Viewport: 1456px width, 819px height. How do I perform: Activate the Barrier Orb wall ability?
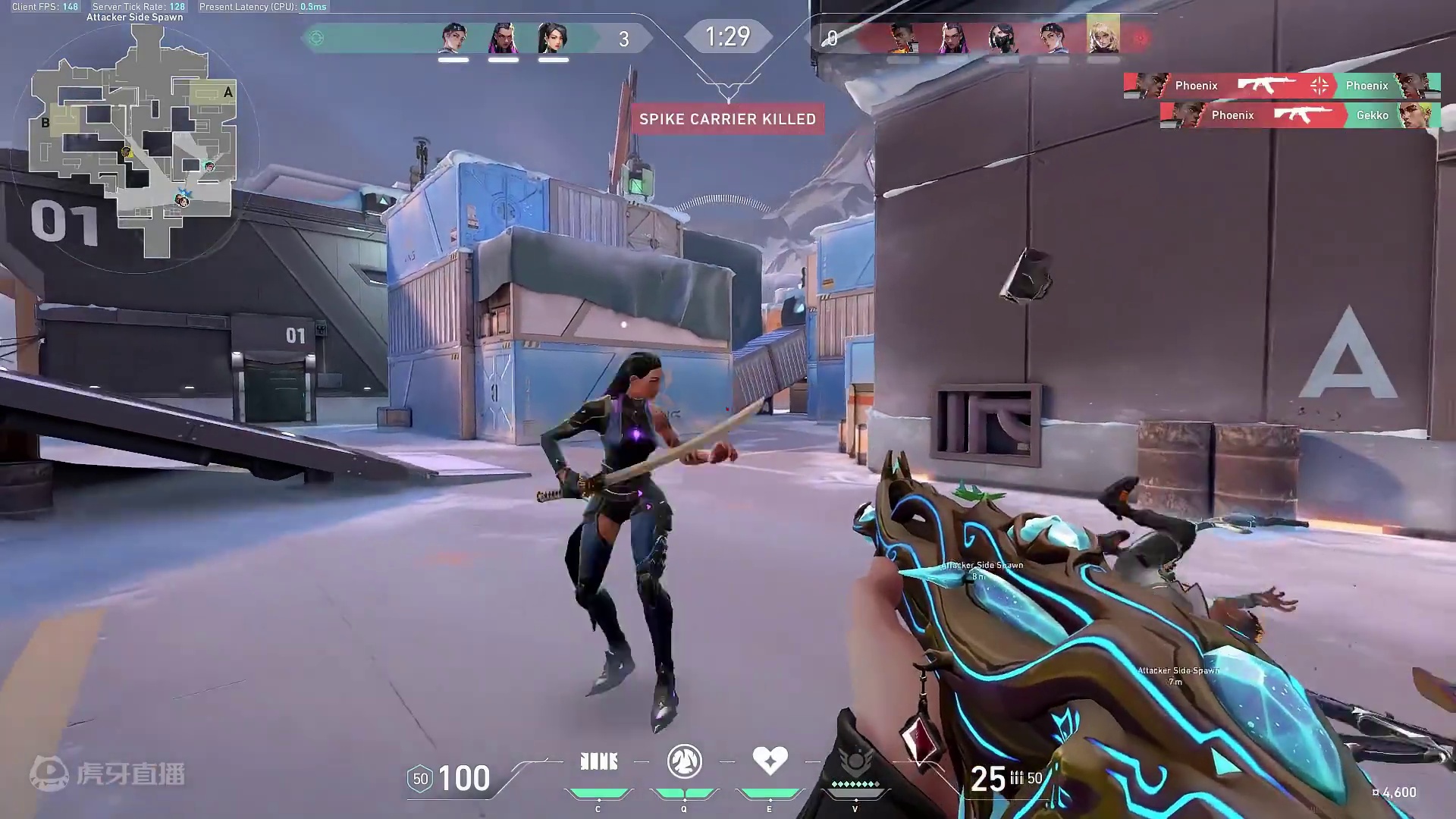click(x=598, y=761)
